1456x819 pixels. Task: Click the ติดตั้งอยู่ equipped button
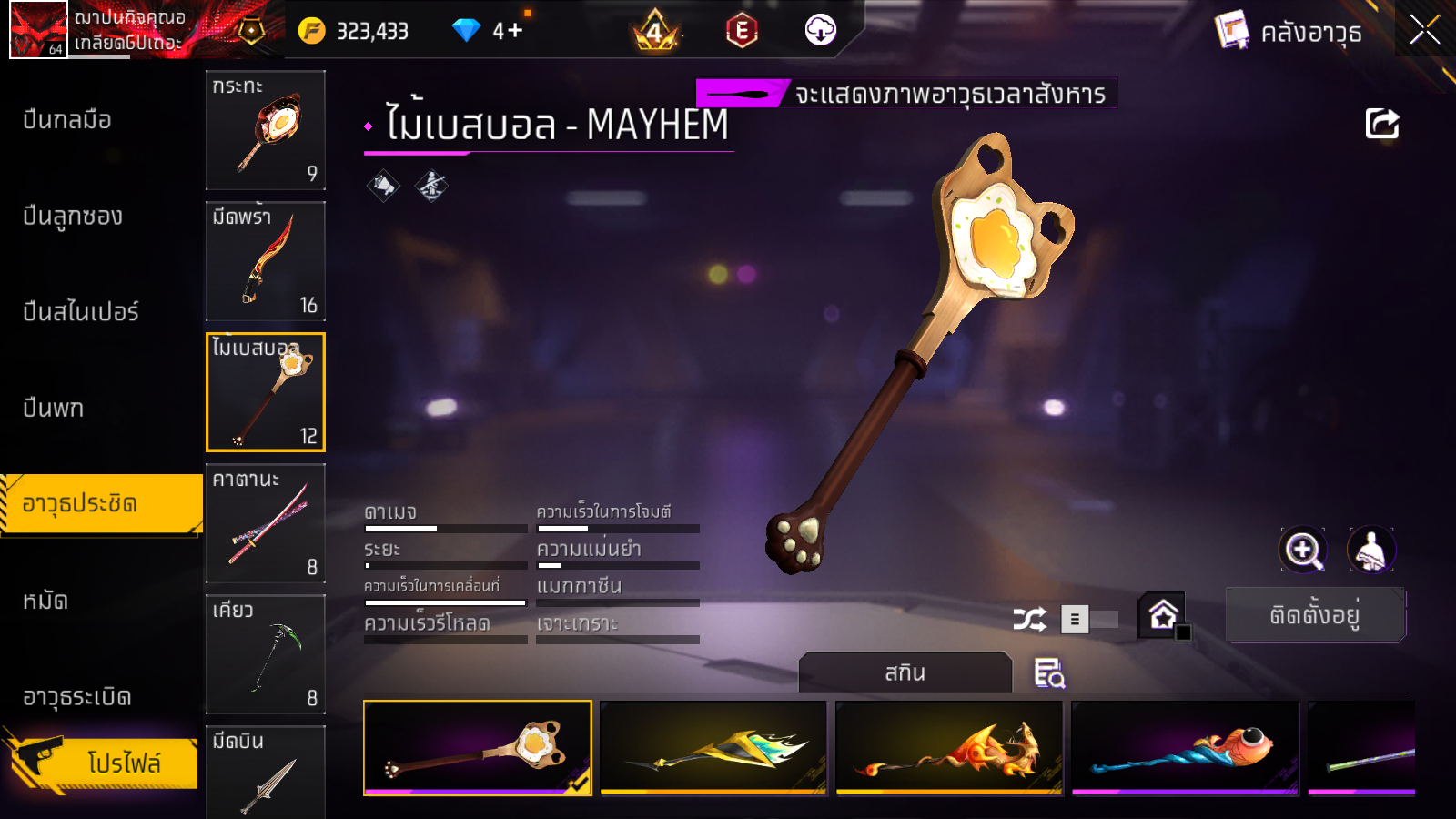[1315, 615]
